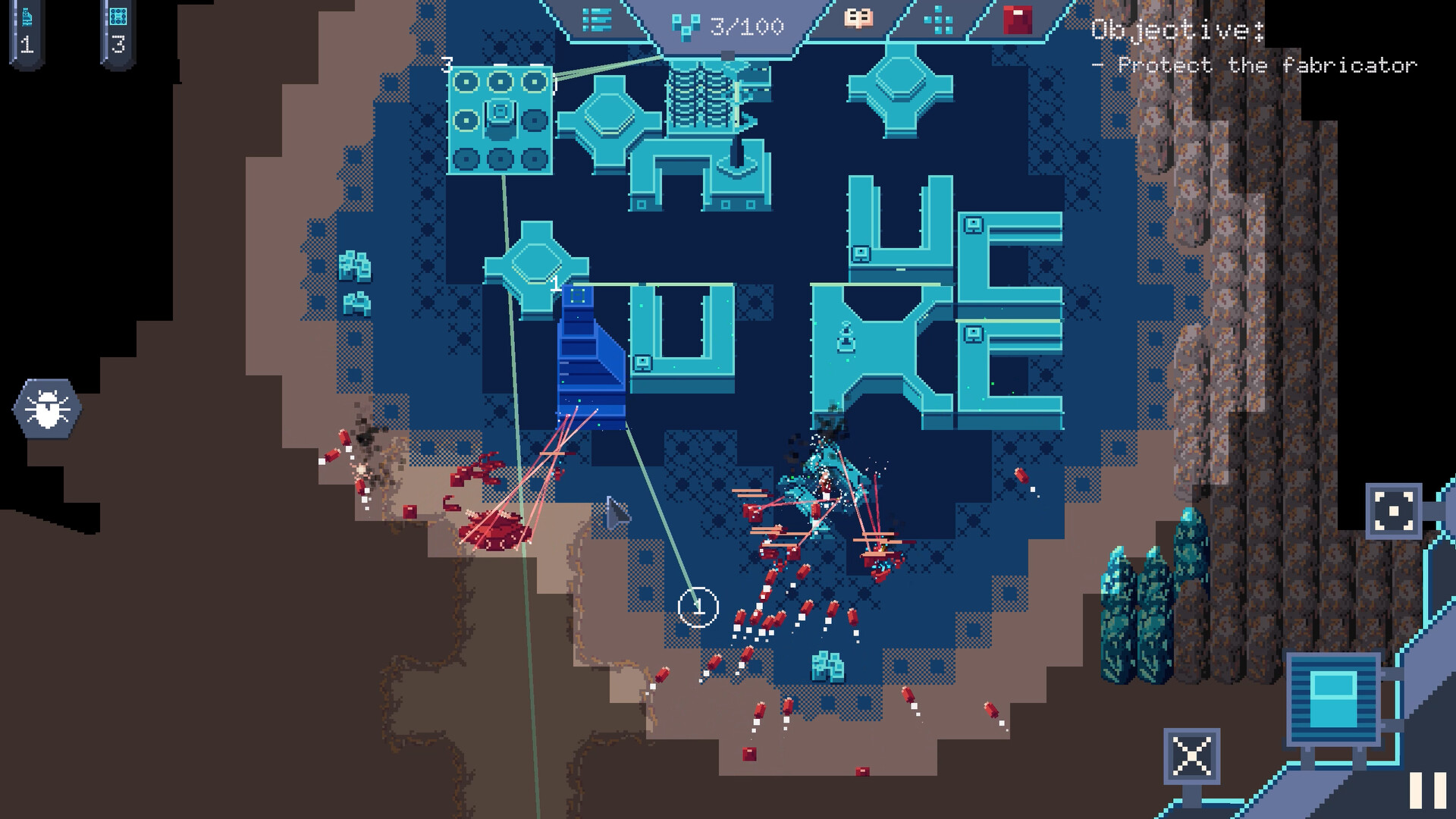Viewport: 1456px width, 819px height.
Task: Report a bug via the beetle icon
Action: (x=47, y=407)
